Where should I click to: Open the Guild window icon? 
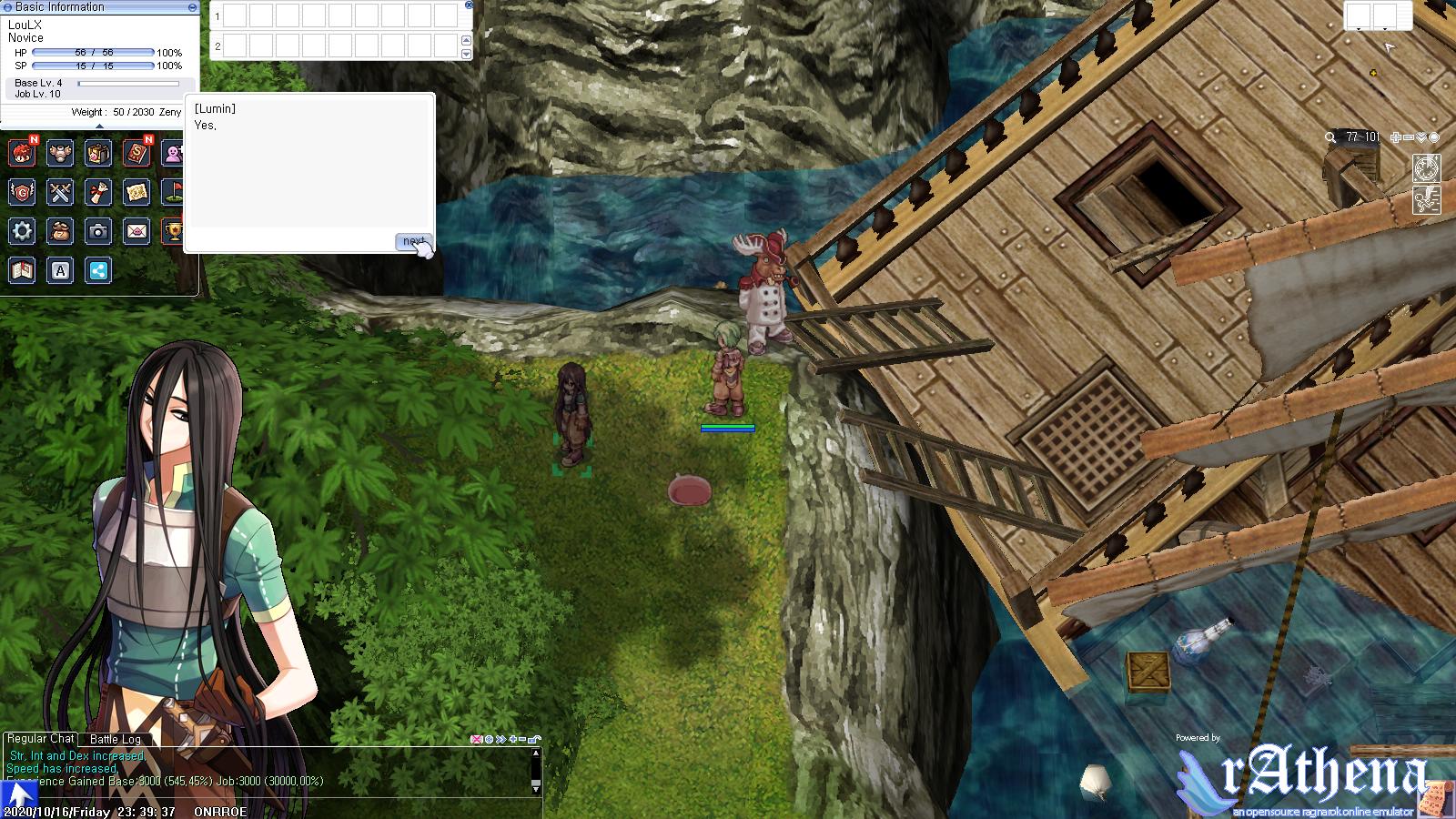pos(21,193)
